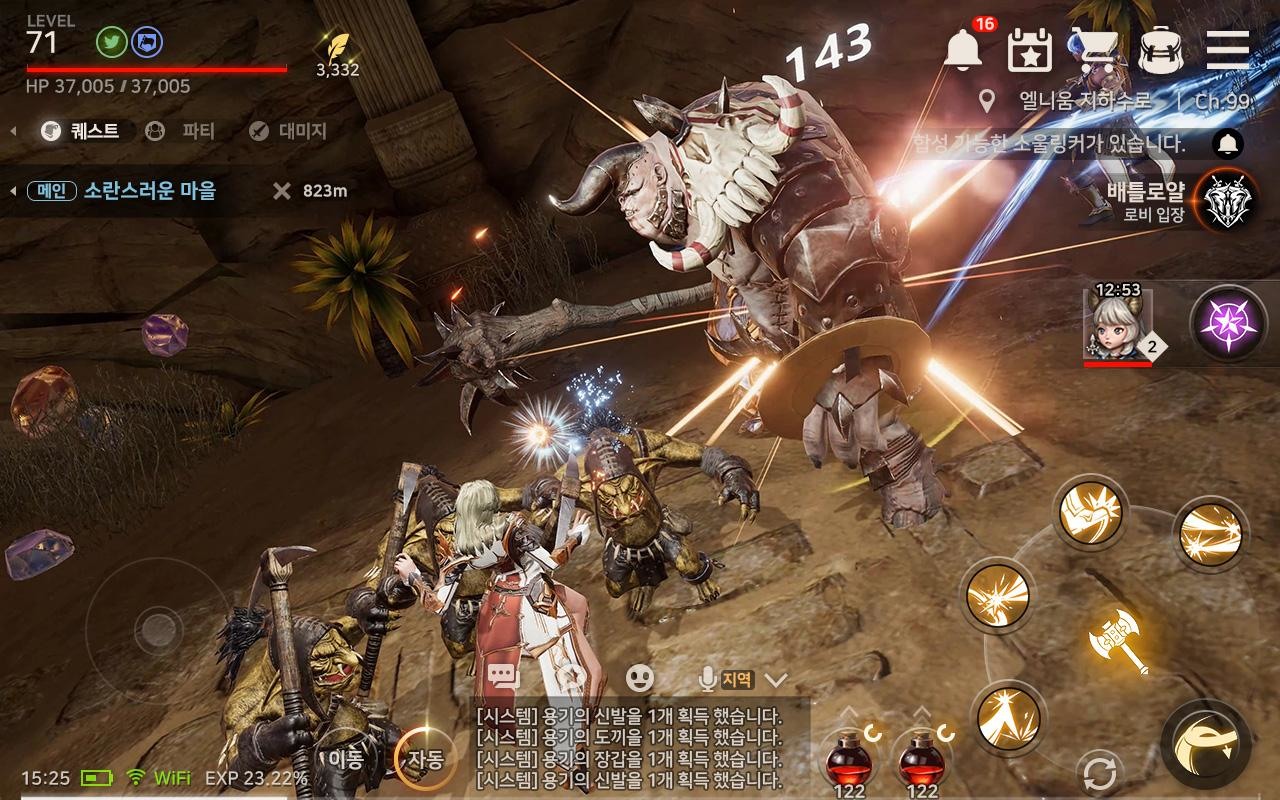The image size is (1280, 800).
Task: Tap the swap arrows cycle button
Action: 1099,774
